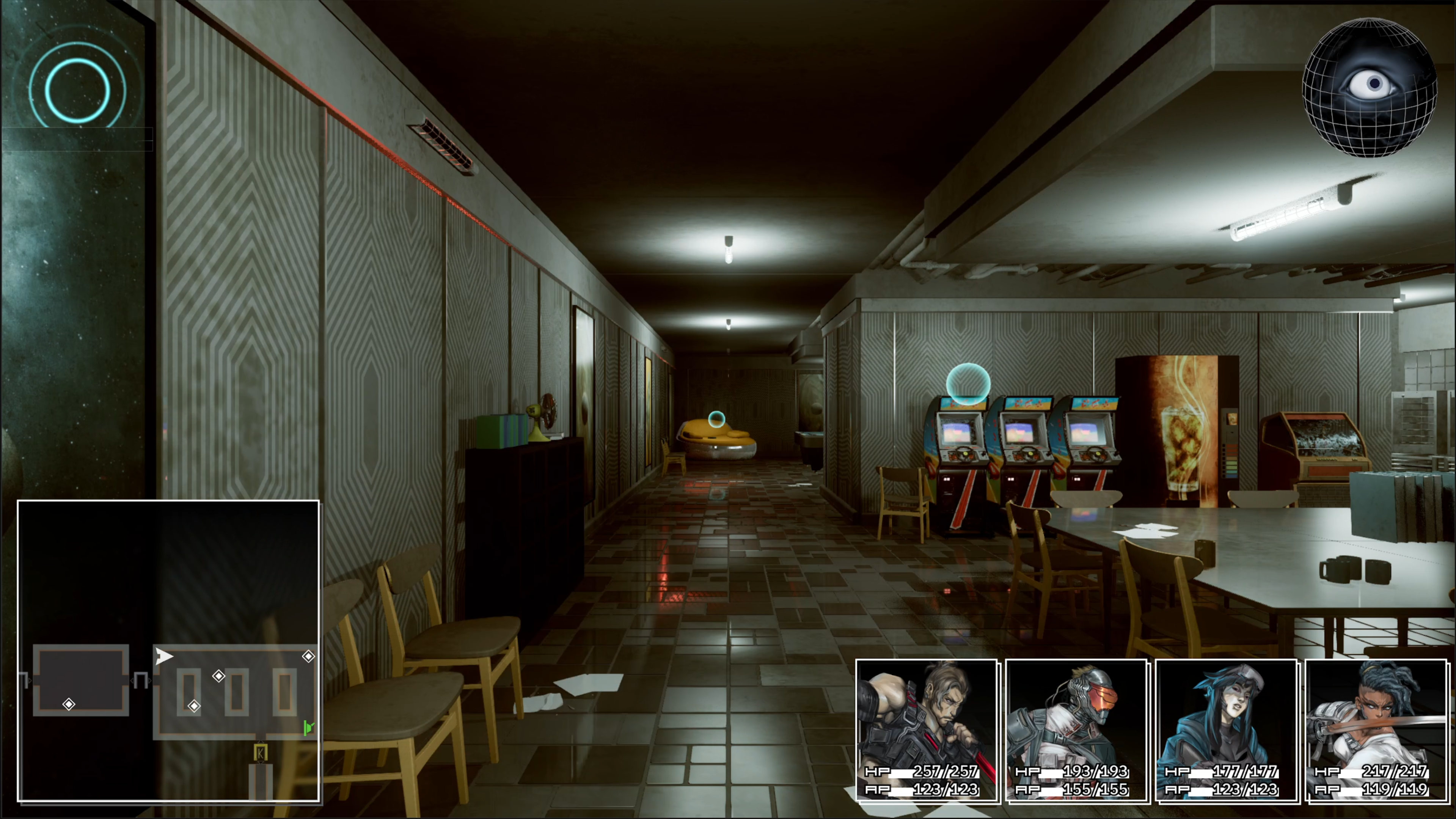This screenshot has width=1456, height=819.
Task: Select the diamond marker in the minimap's left room
Action: pyautogui.click(x=69, y=704)
